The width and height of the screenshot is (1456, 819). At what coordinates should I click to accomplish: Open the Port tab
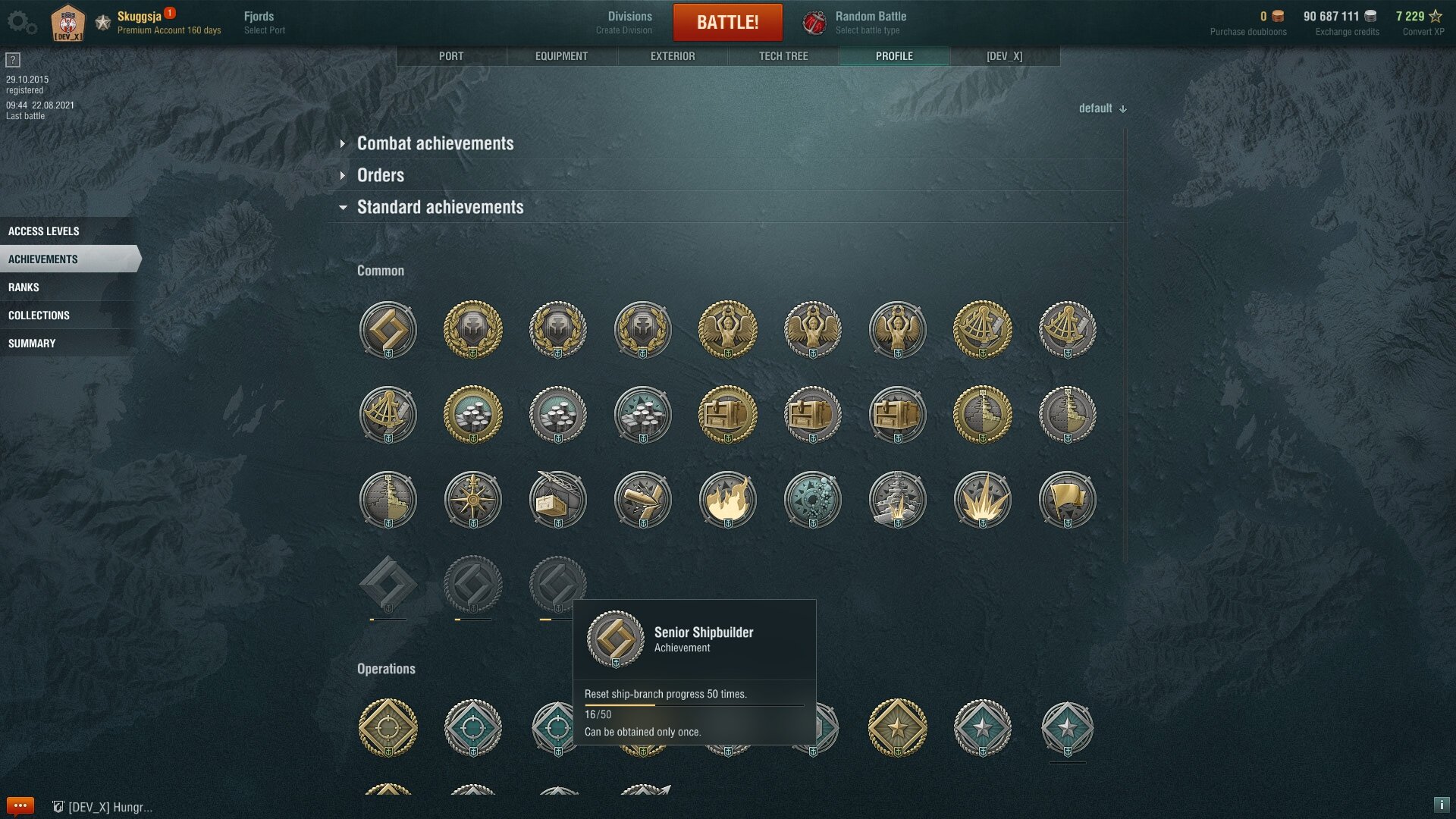pos(451,56)
